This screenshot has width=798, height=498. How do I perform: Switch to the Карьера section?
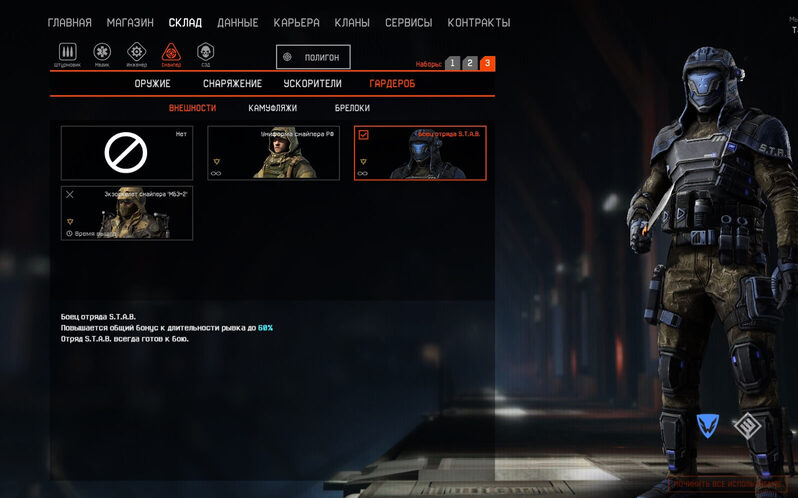[296, 22]
